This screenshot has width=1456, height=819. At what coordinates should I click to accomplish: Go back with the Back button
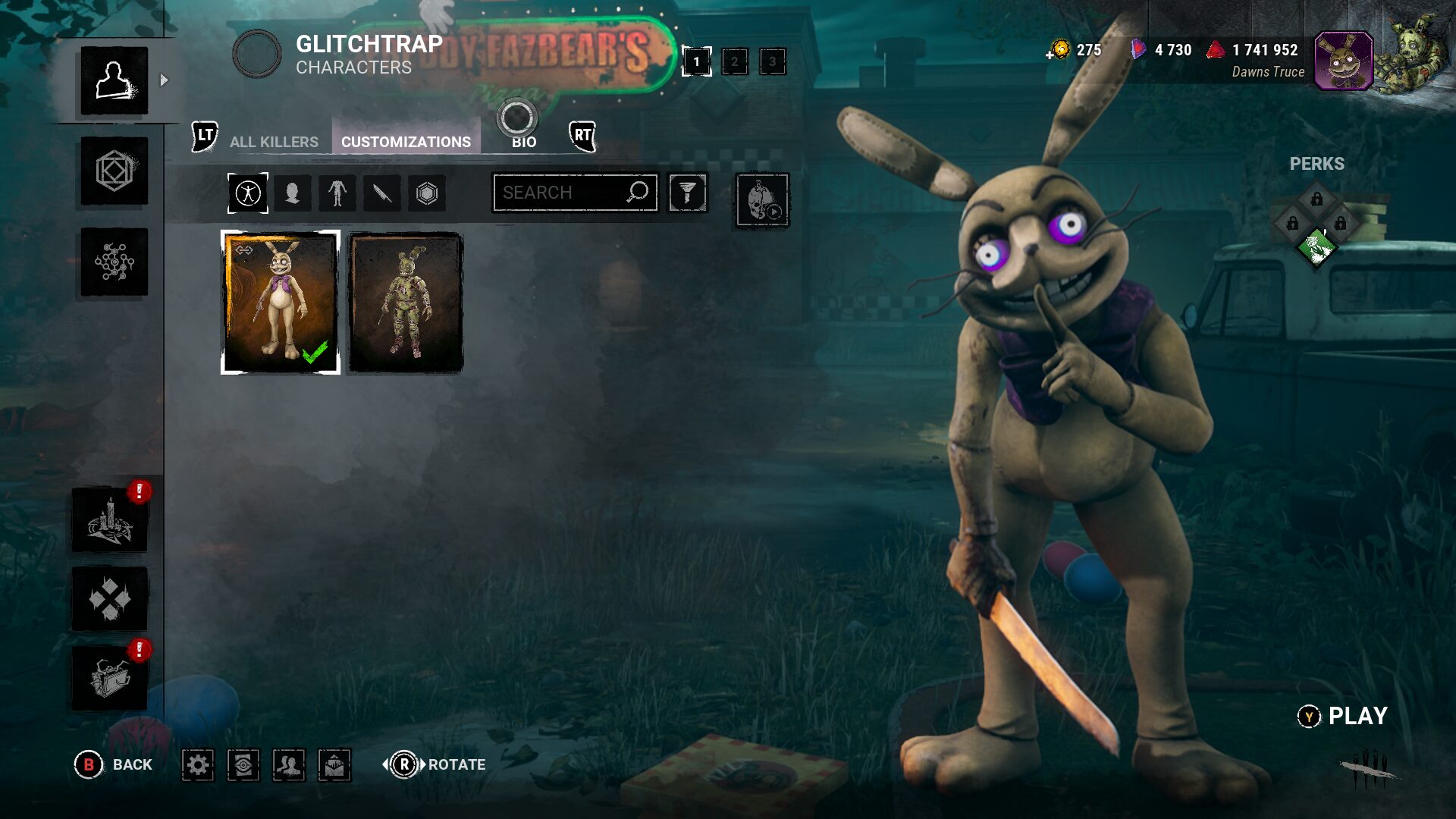click(x=114, y=764)
